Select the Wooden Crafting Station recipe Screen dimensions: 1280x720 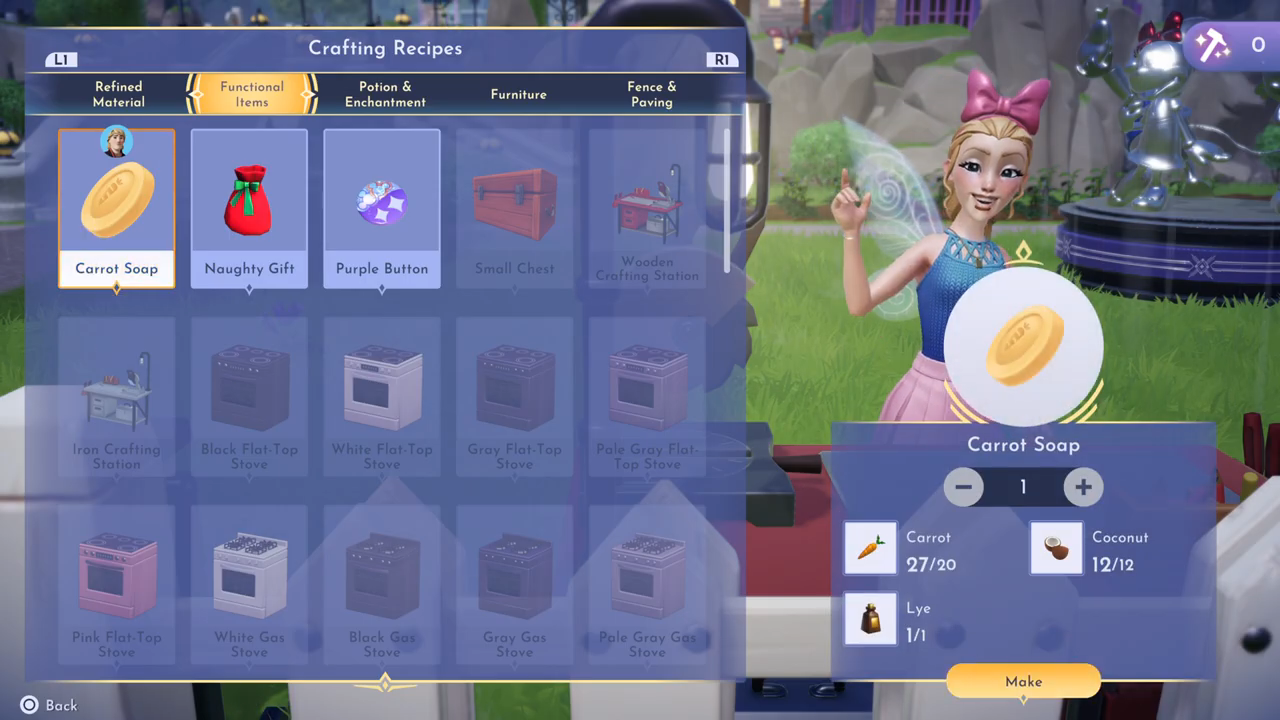647,208
